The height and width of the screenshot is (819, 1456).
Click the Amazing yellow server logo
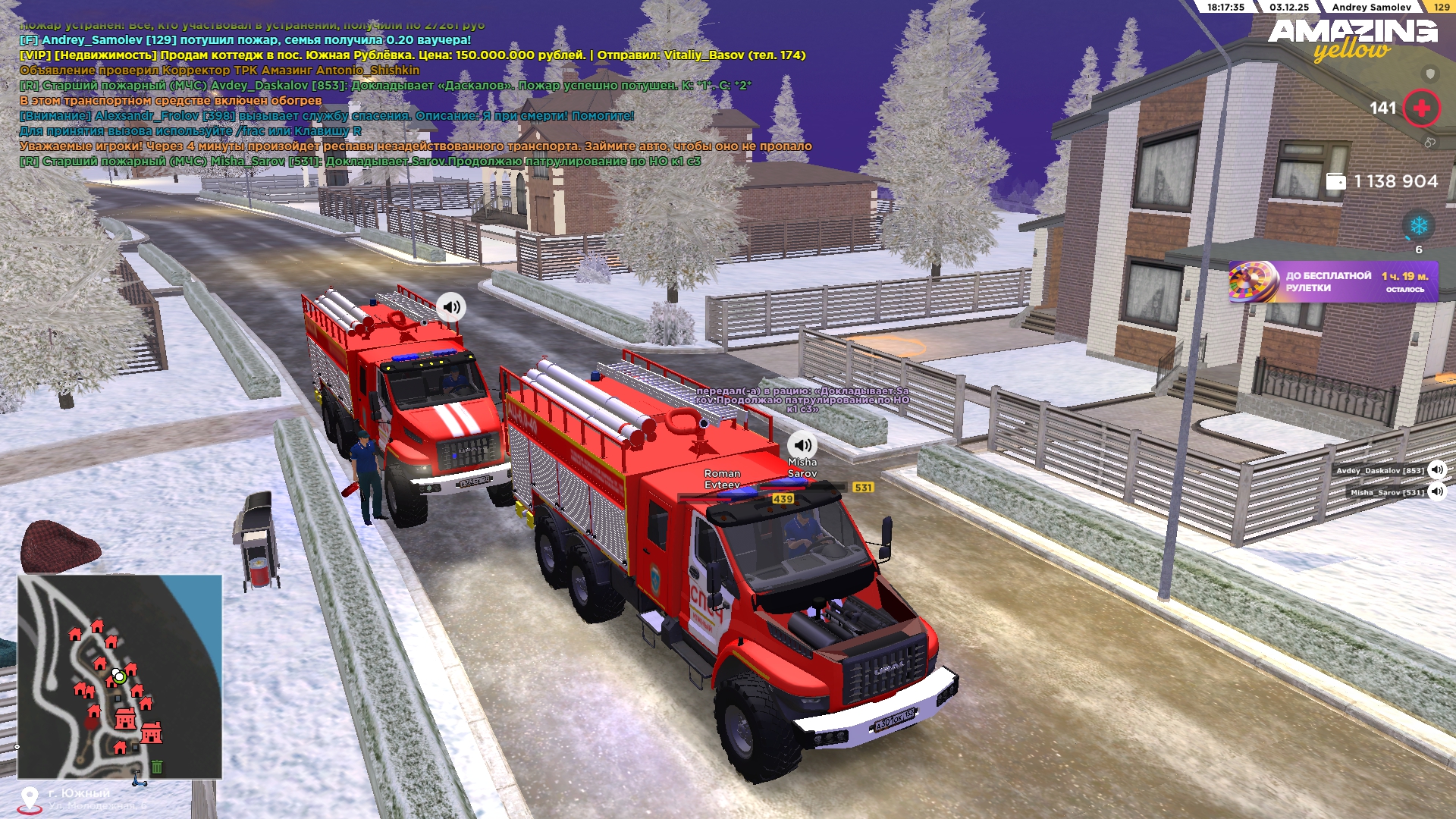1352,39
